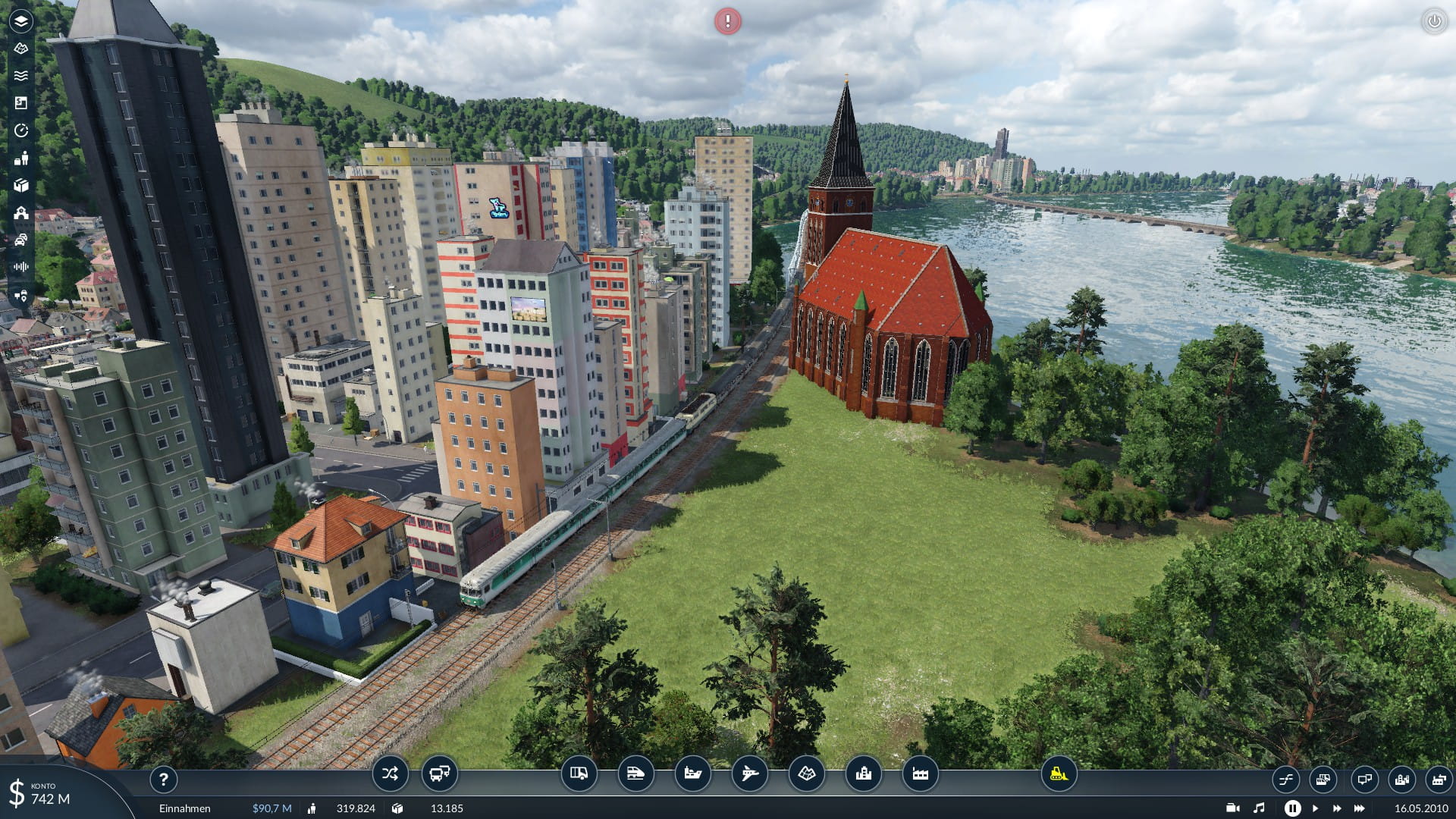Open the ship construction menu
Image resolution: width=1456 pixels, height=819 pixels.
pos(692,774)
